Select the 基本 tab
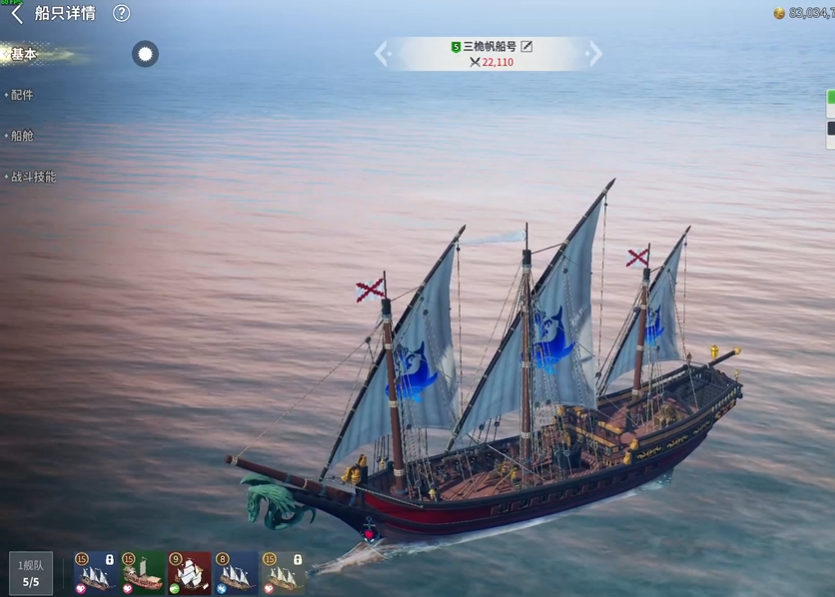835x597 pixels. [24, 55]
